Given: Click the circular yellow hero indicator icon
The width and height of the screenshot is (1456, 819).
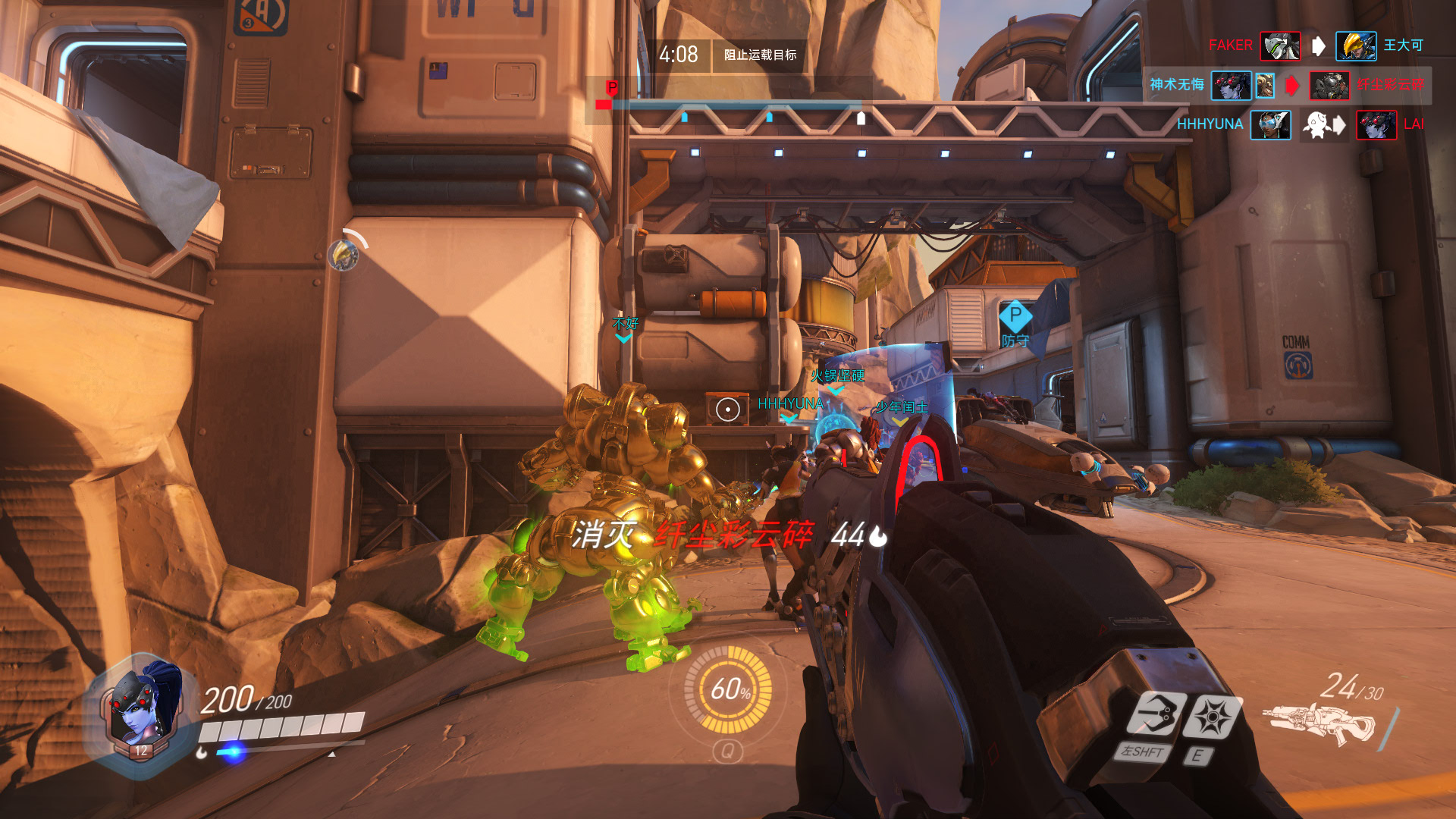Looking at the screenshot, I should [344, 256].
